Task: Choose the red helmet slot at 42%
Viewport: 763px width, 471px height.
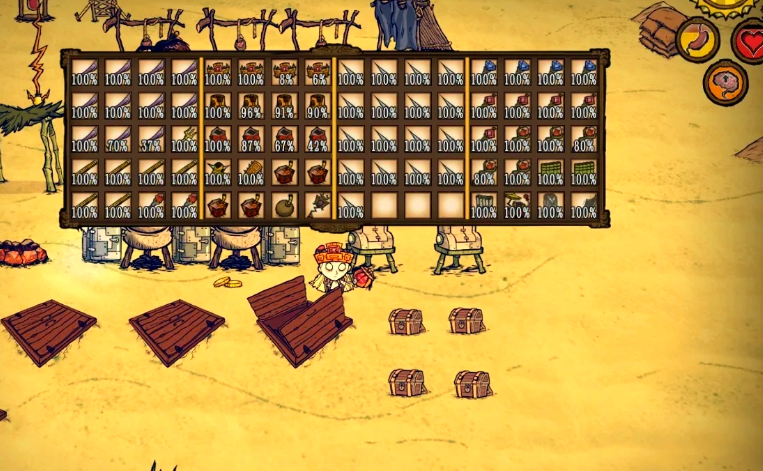Action: point(319,140)
